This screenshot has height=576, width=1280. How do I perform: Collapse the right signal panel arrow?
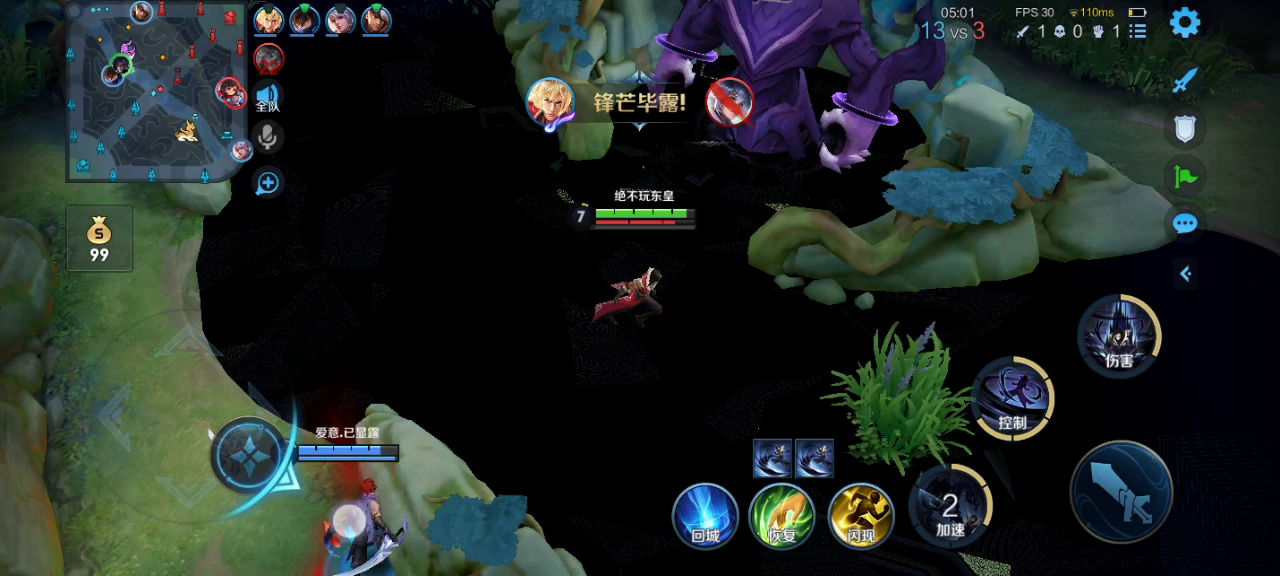coord(1185,273)
